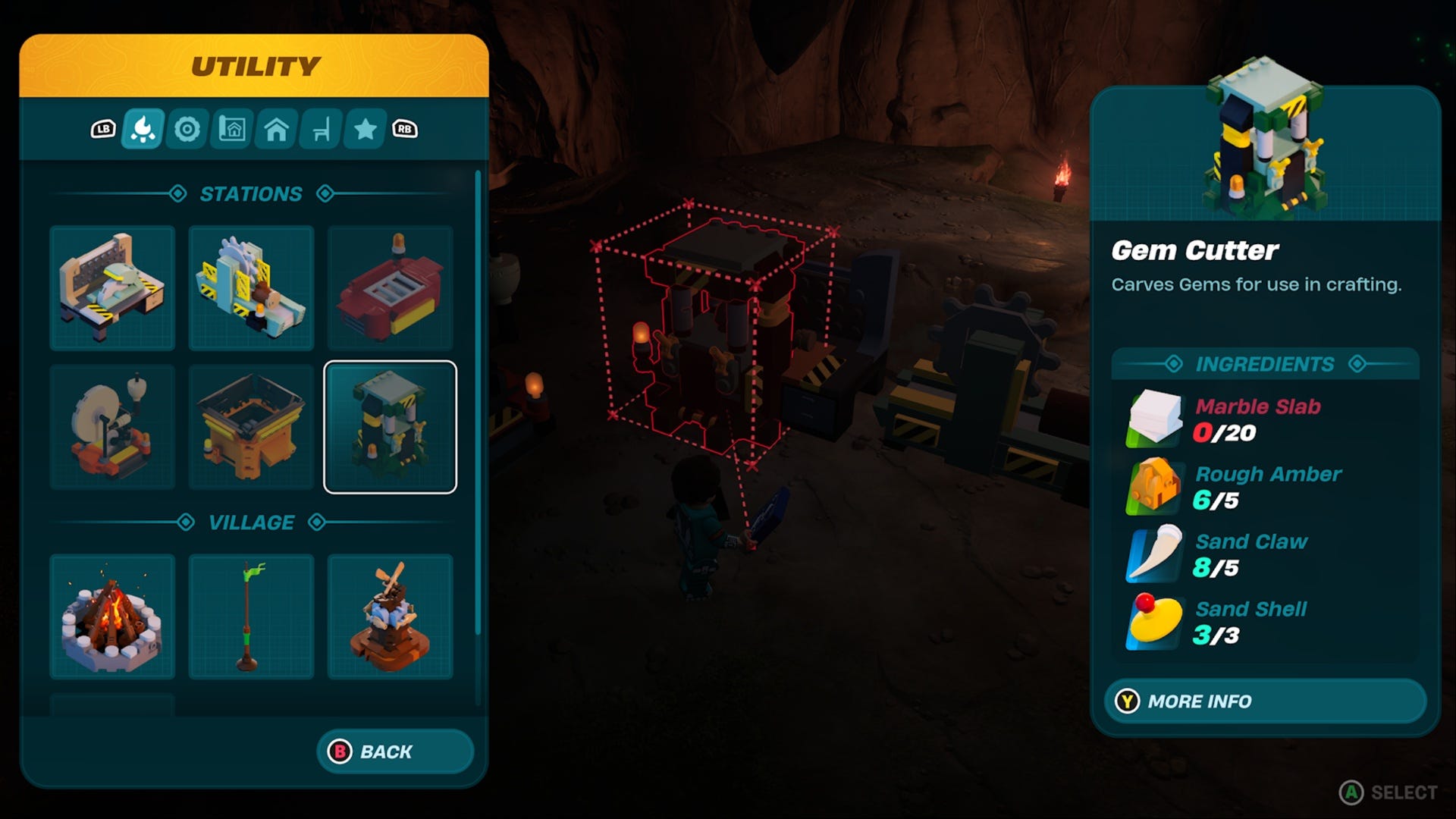This screenshot has width=1456, height=819.
Task: Select the chair furniture category icon
Action: [x=319, y=129]
